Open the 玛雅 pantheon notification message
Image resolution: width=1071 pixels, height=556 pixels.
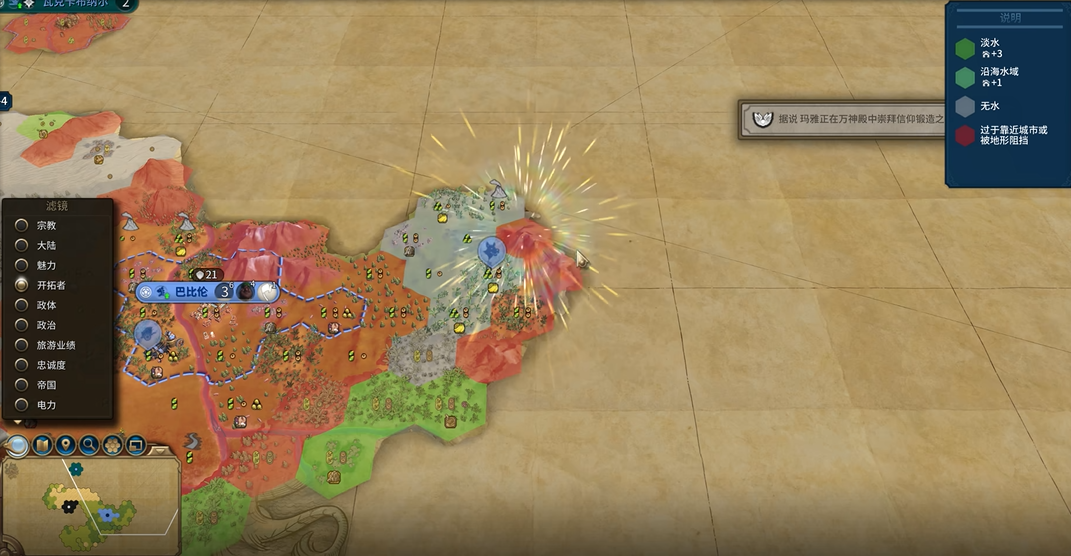click(x=845, y=119)
